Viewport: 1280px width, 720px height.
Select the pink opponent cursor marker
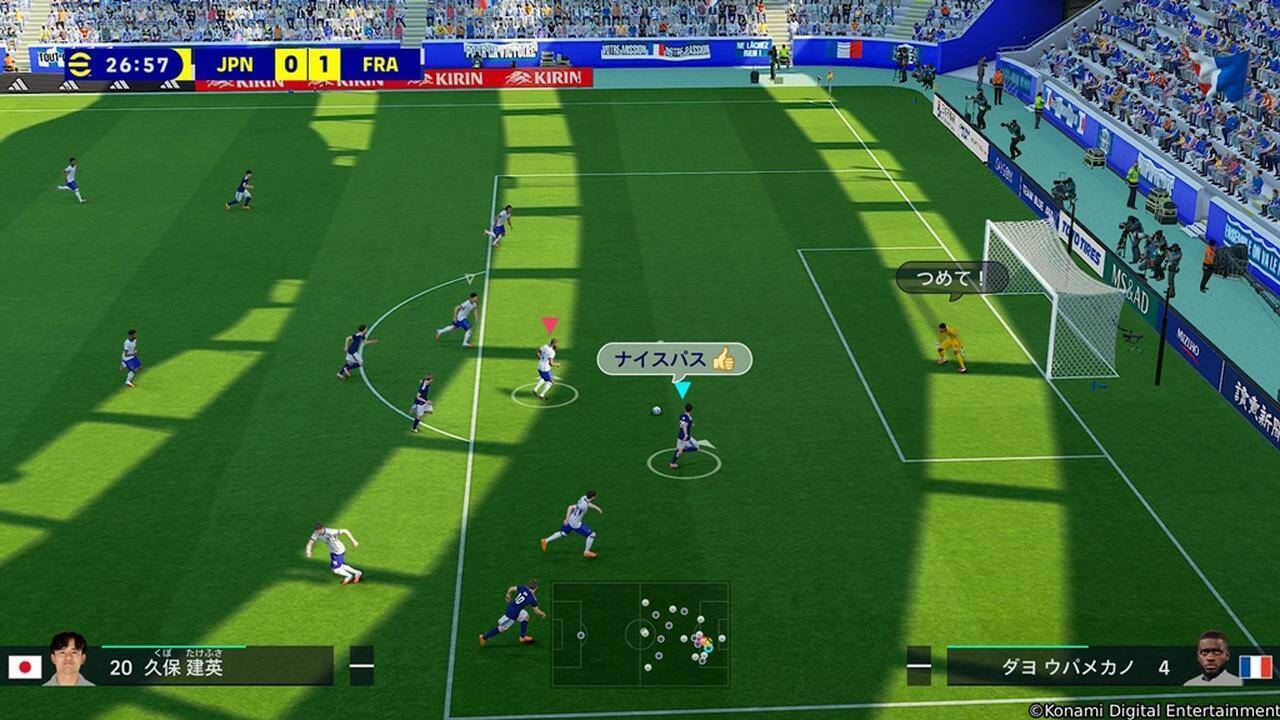click(x=547, y=323)
